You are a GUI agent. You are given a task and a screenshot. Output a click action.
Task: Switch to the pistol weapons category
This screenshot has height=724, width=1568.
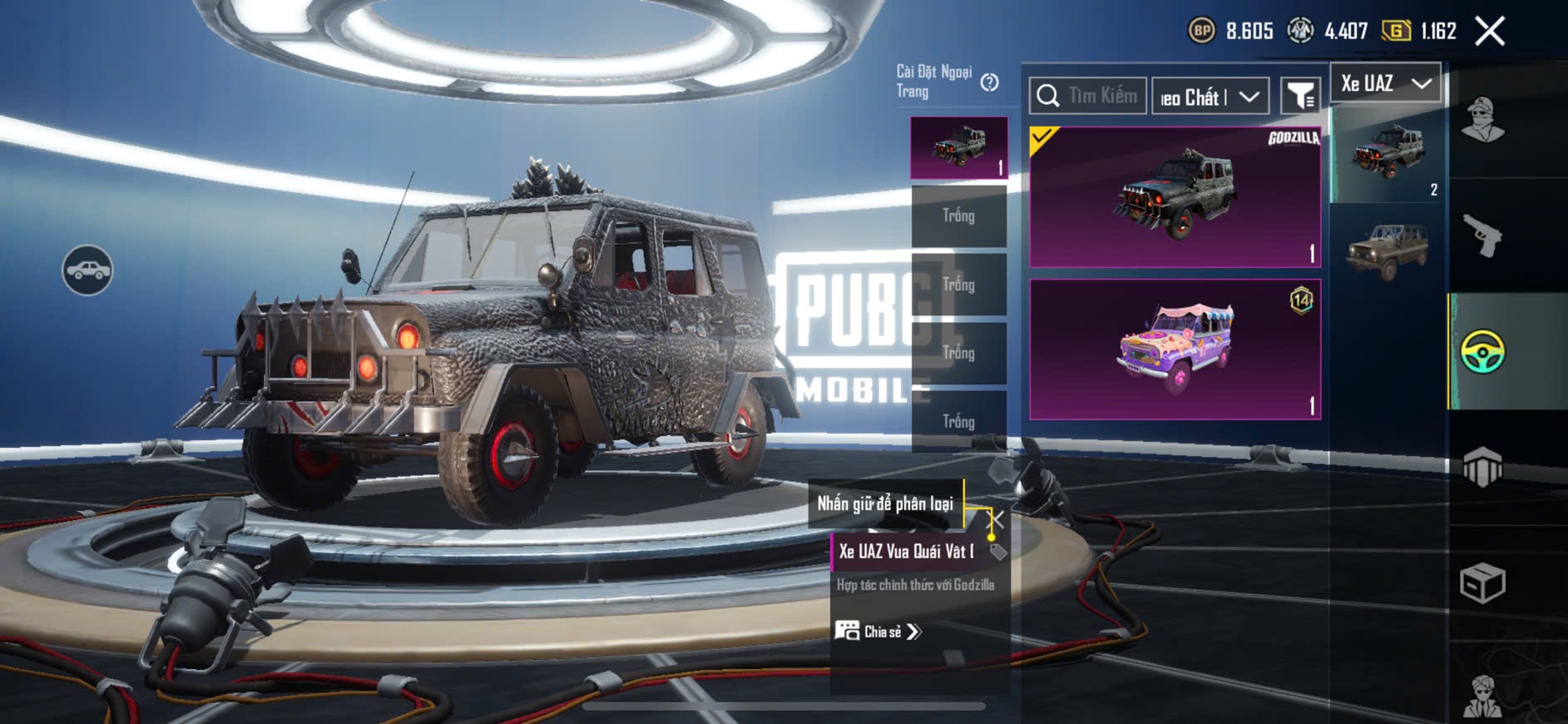[x=1482, y=236]
